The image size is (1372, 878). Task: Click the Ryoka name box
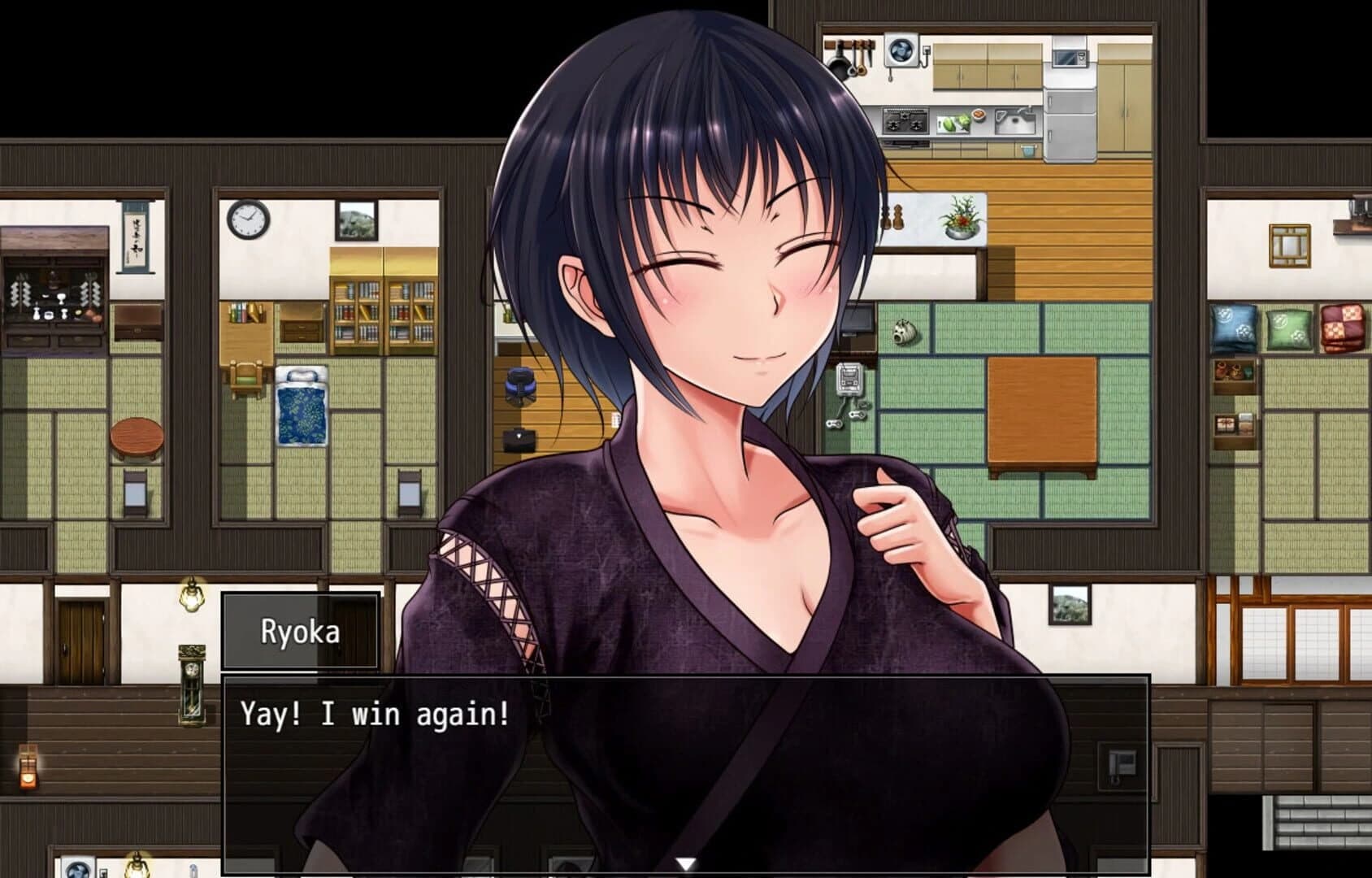[301, 630]
